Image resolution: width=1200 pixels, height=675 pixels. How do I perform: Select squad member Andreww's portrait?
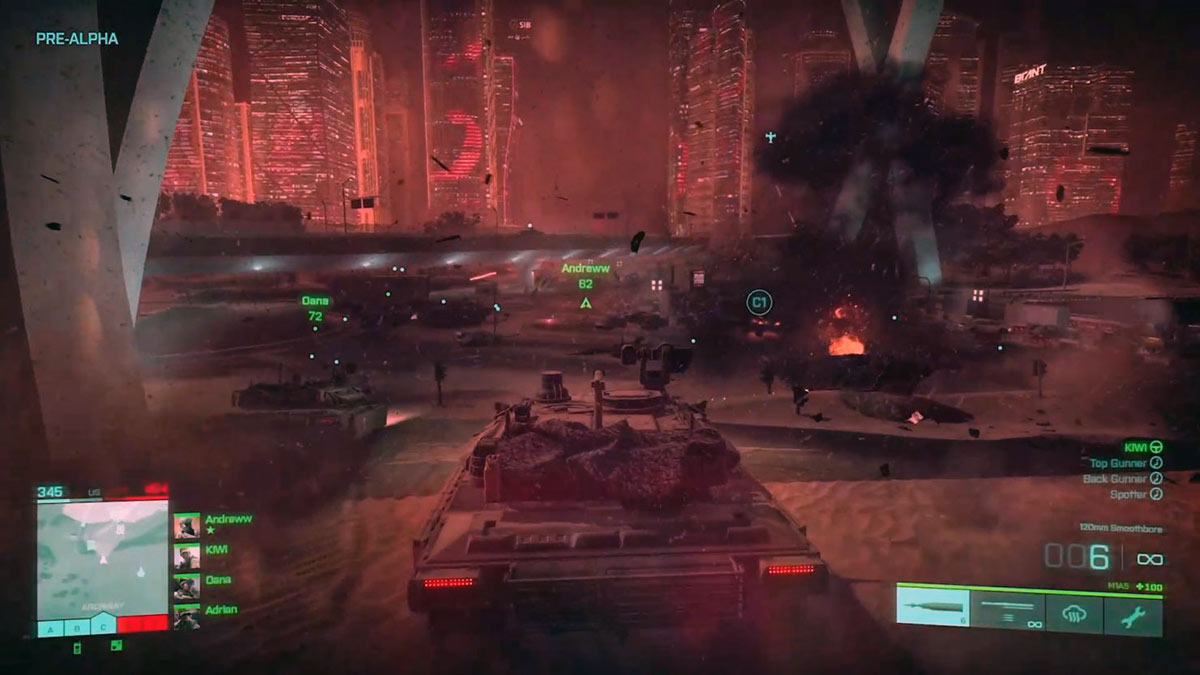tap(186, 526)
